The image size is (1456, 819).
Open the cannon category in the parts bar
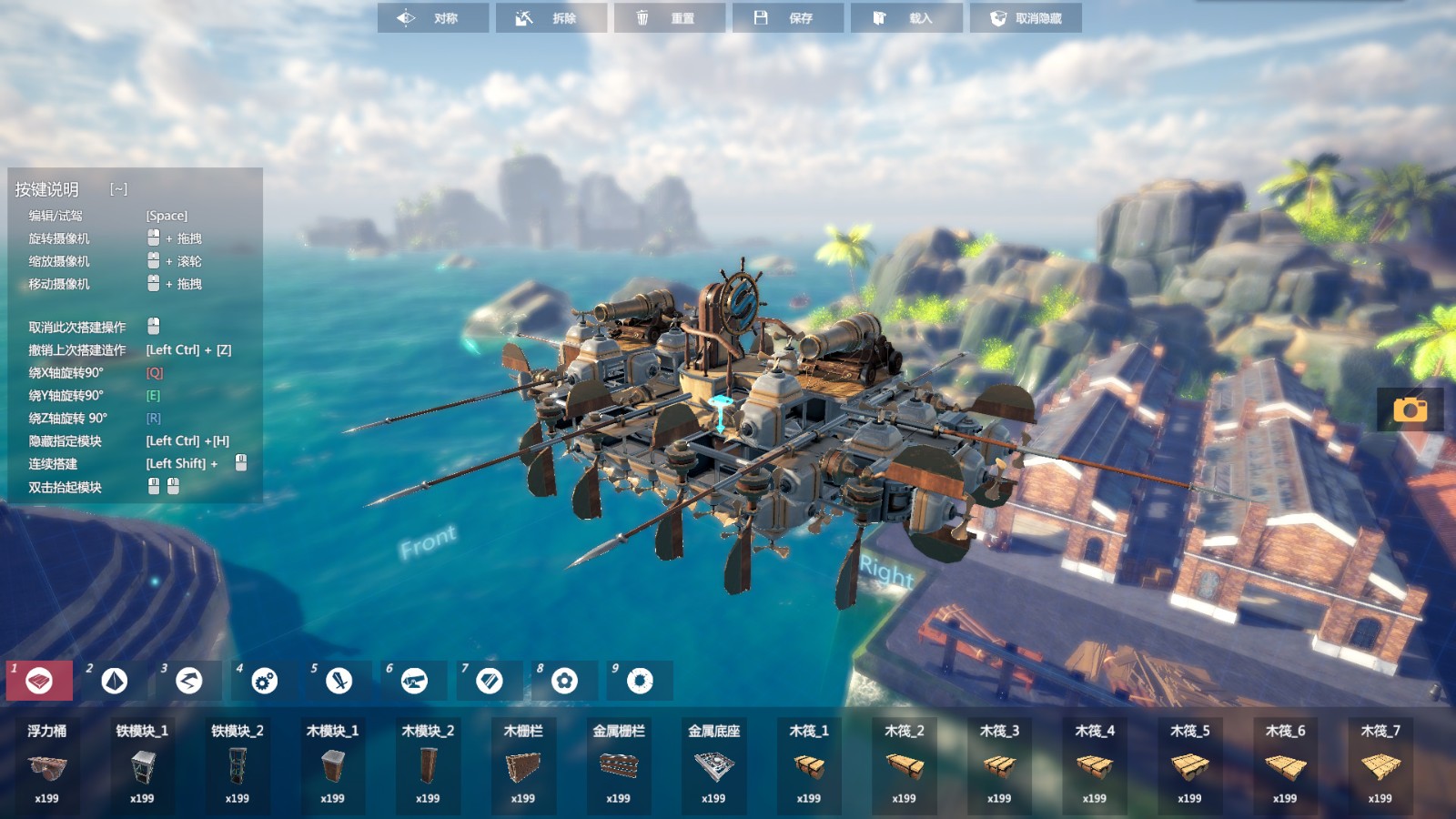click(414, 680)
